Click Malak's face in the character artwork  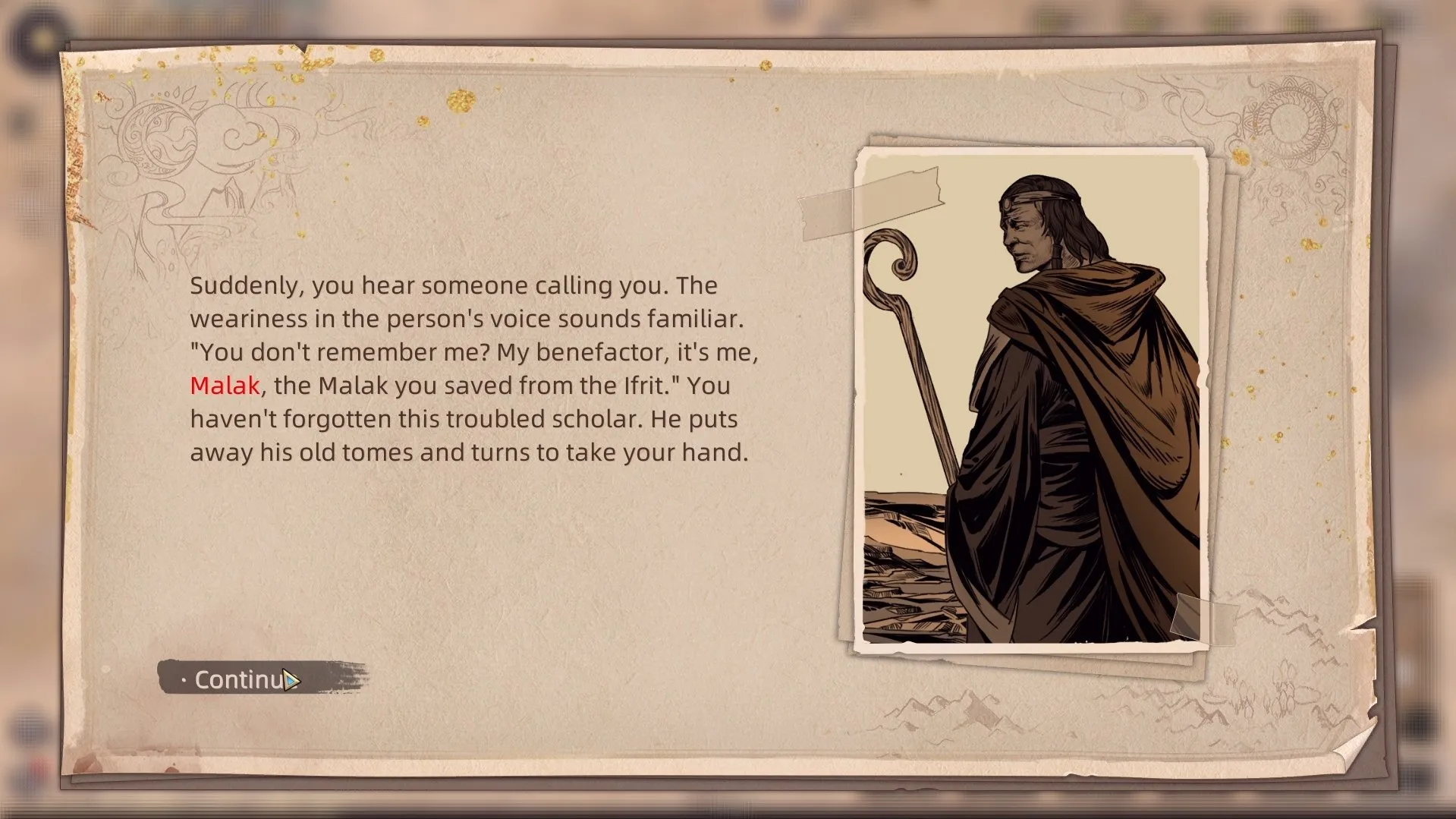1026,235
